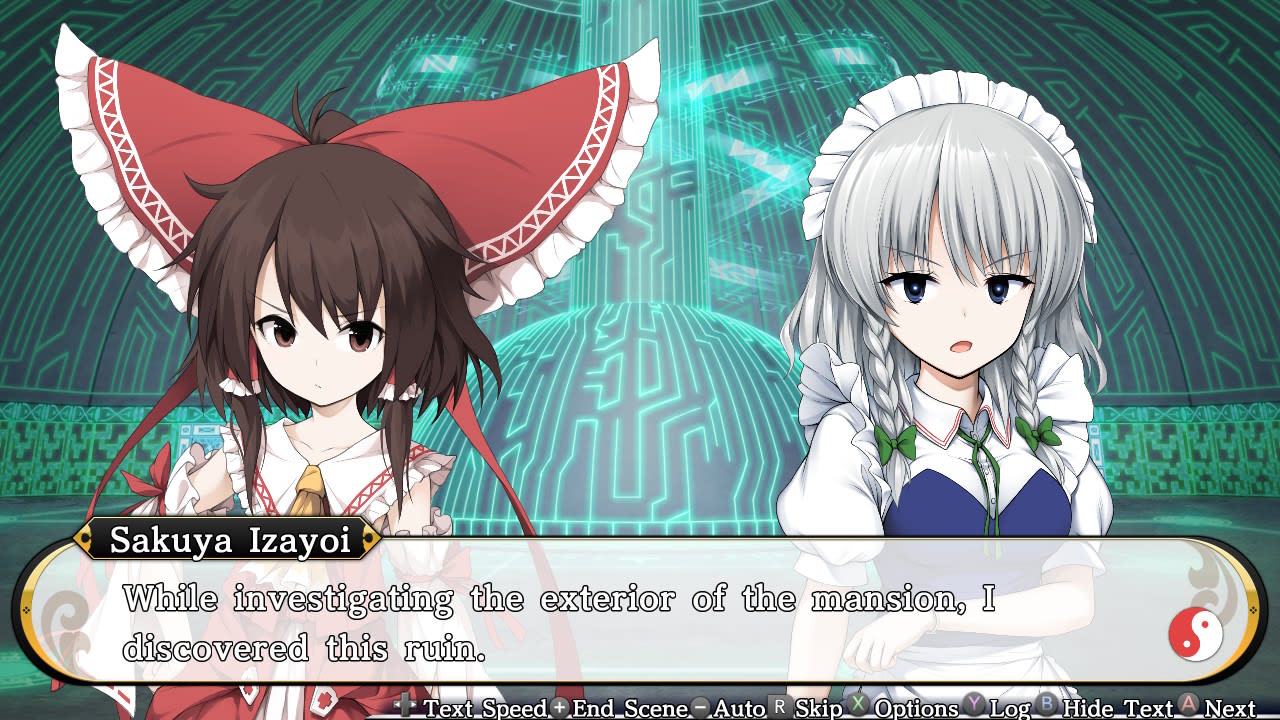Advance dialogue with Next

[1230, 708]
